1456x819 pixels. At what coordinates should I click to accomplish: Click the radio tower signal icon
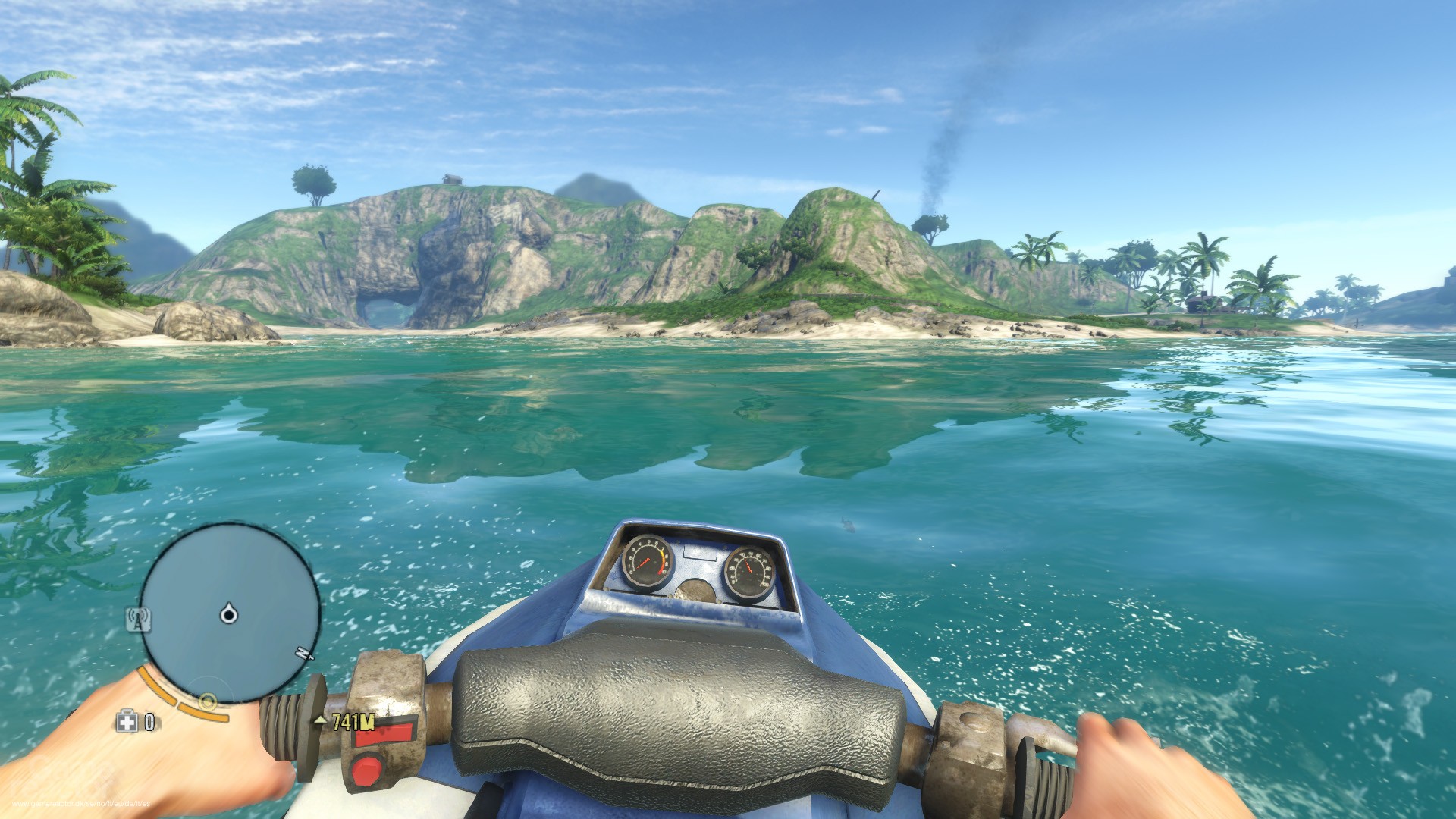tap(139, 618)
